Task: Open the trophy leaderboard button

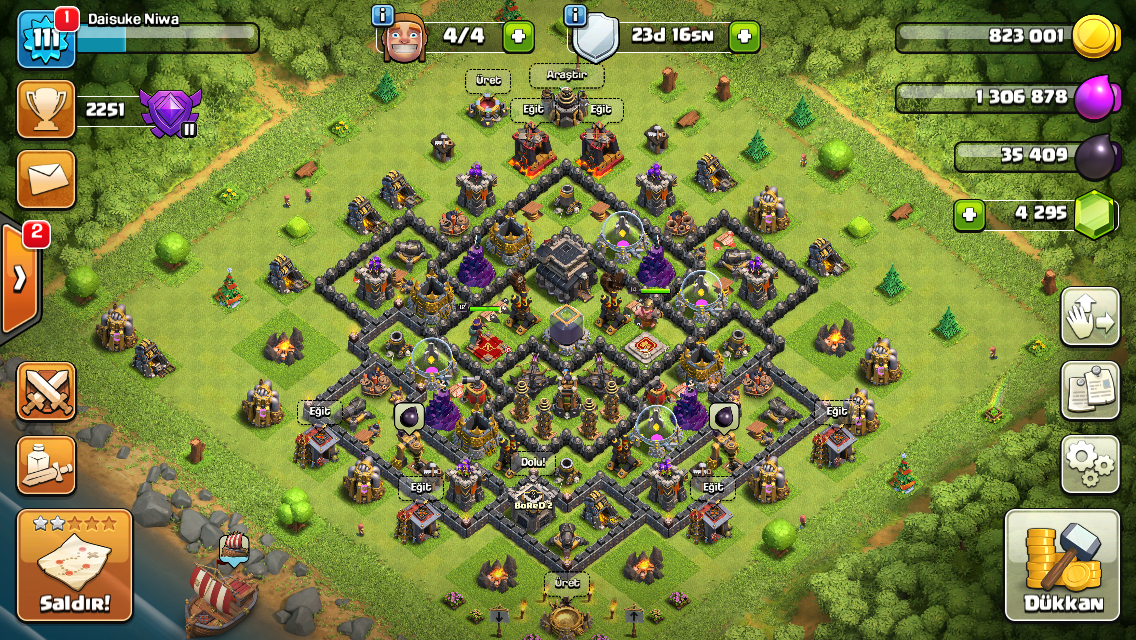Action: [46, 110]
